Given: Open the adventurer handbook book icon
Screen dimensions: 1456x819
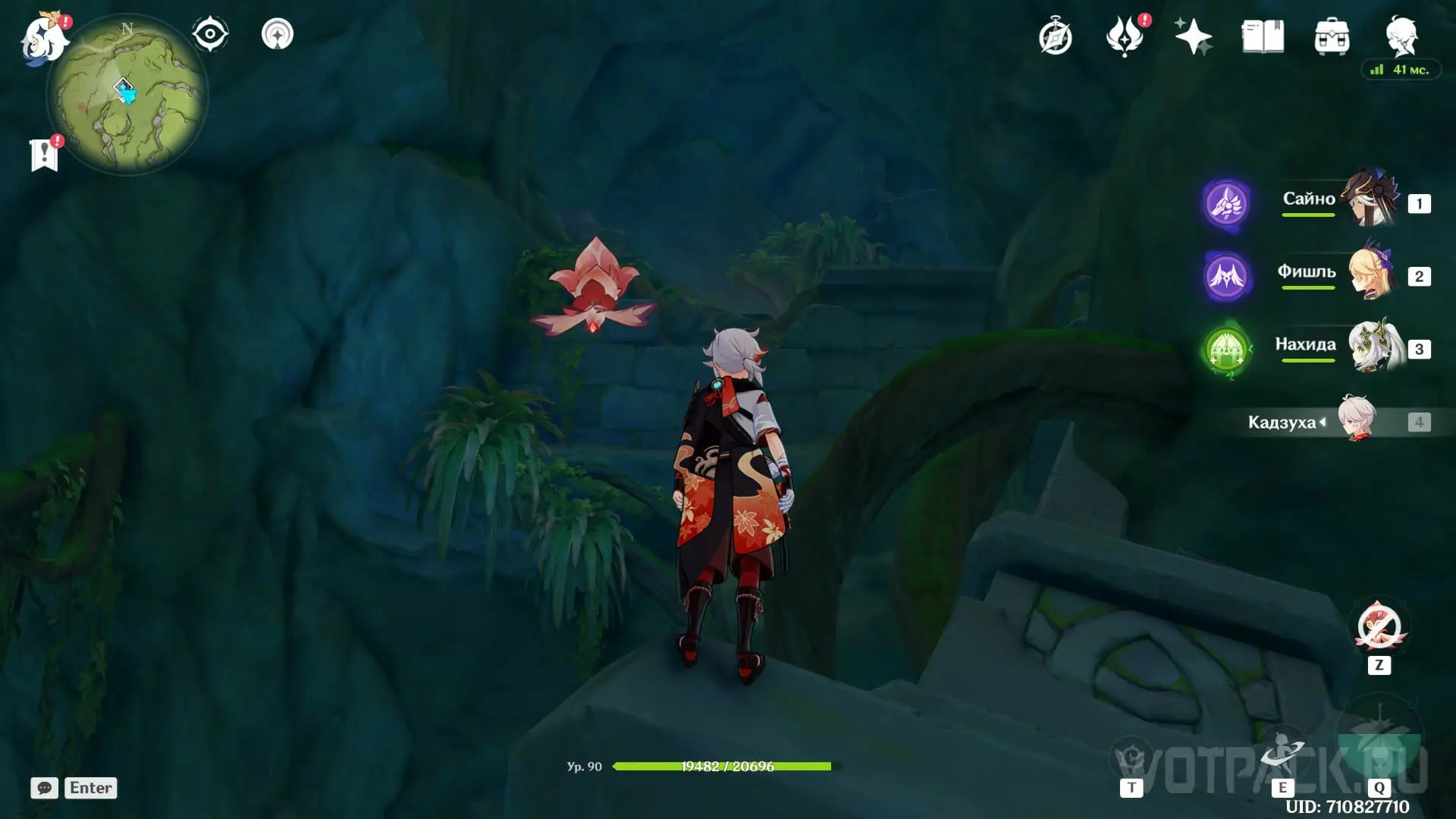Looking at the screenshot, I should 1263,37.
